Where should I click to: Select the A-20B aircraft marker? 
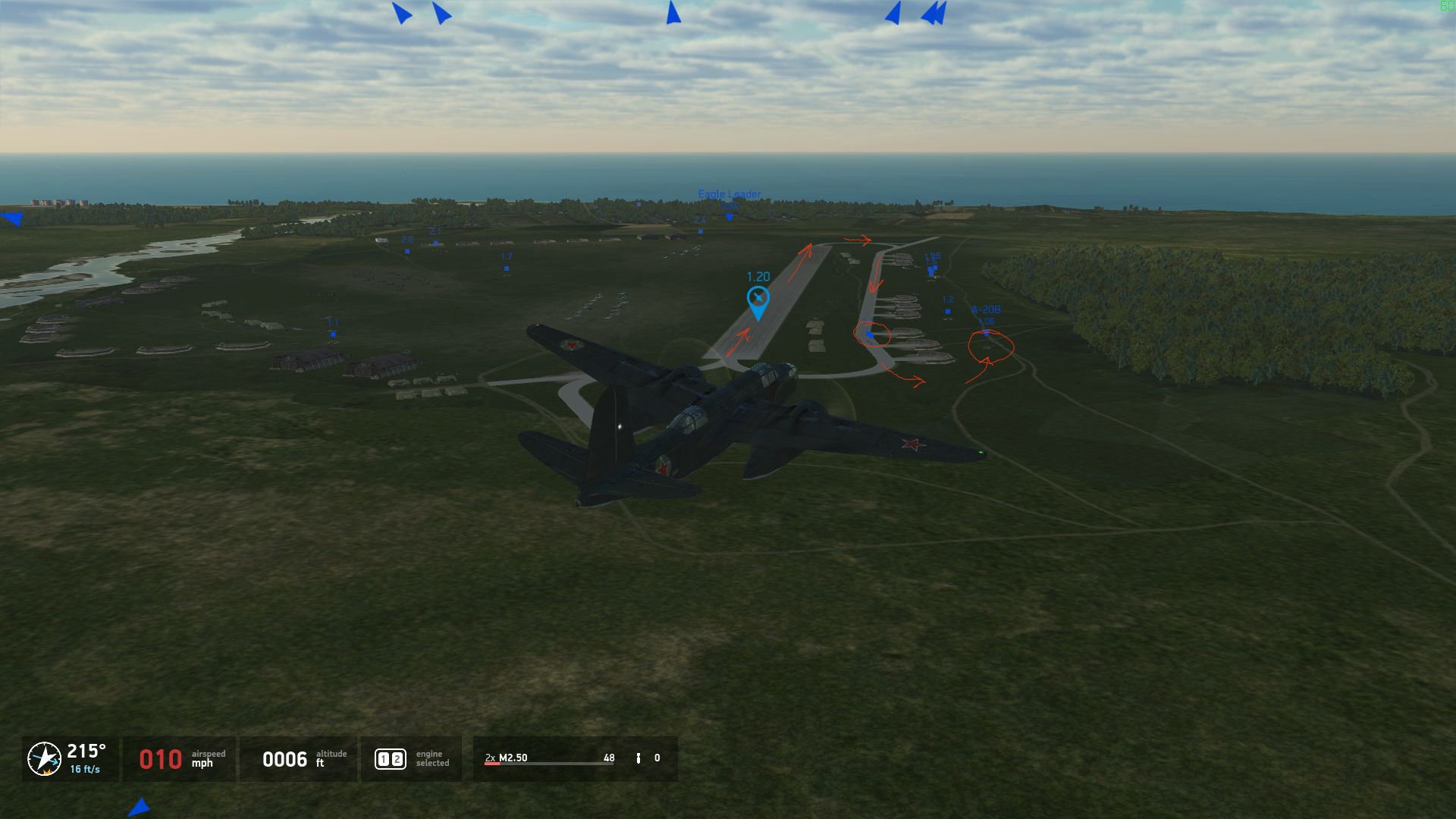(986, 331)
